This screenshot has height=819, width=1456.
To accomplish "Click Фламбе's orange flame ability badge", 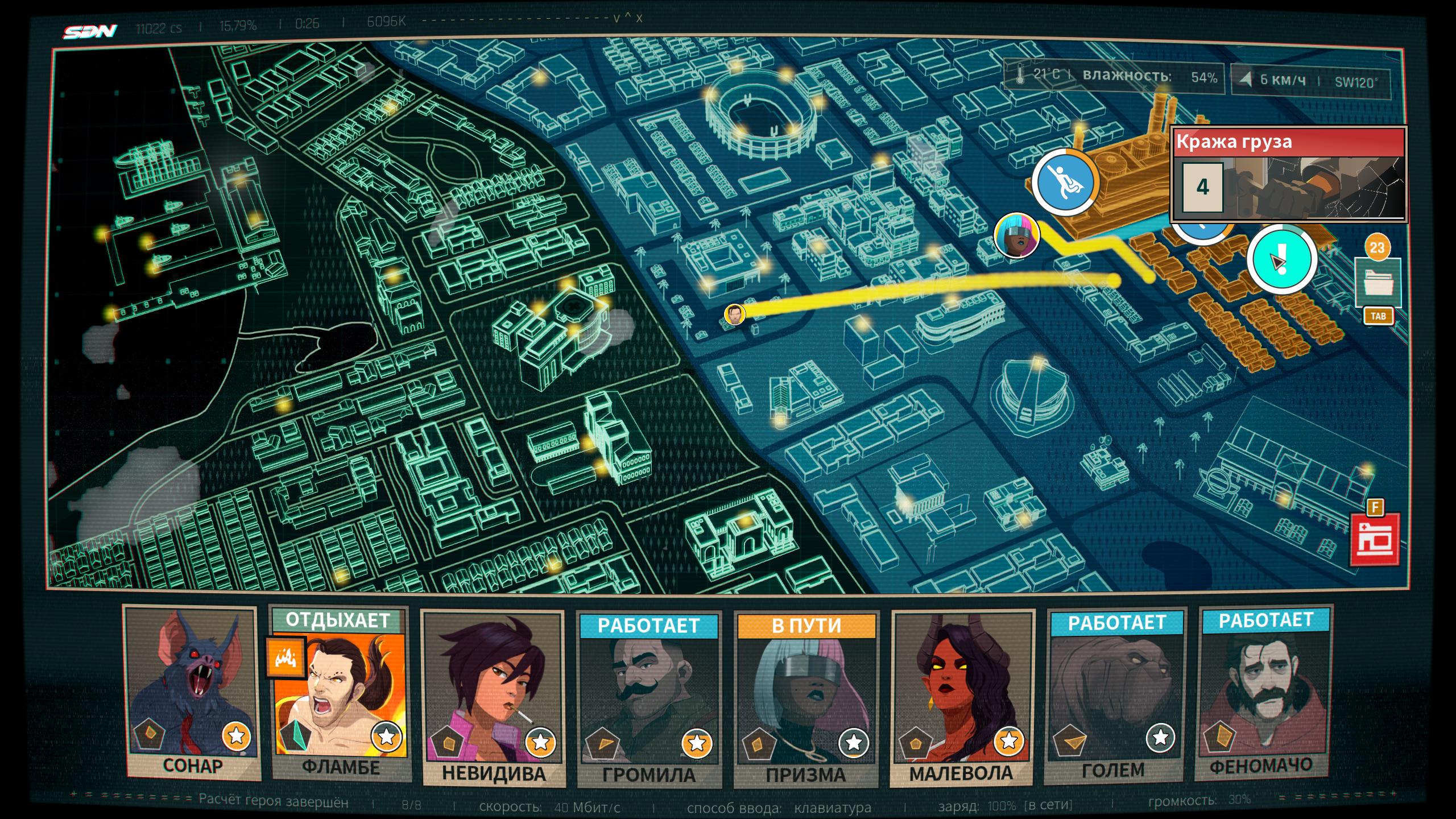I will [286, 658].
